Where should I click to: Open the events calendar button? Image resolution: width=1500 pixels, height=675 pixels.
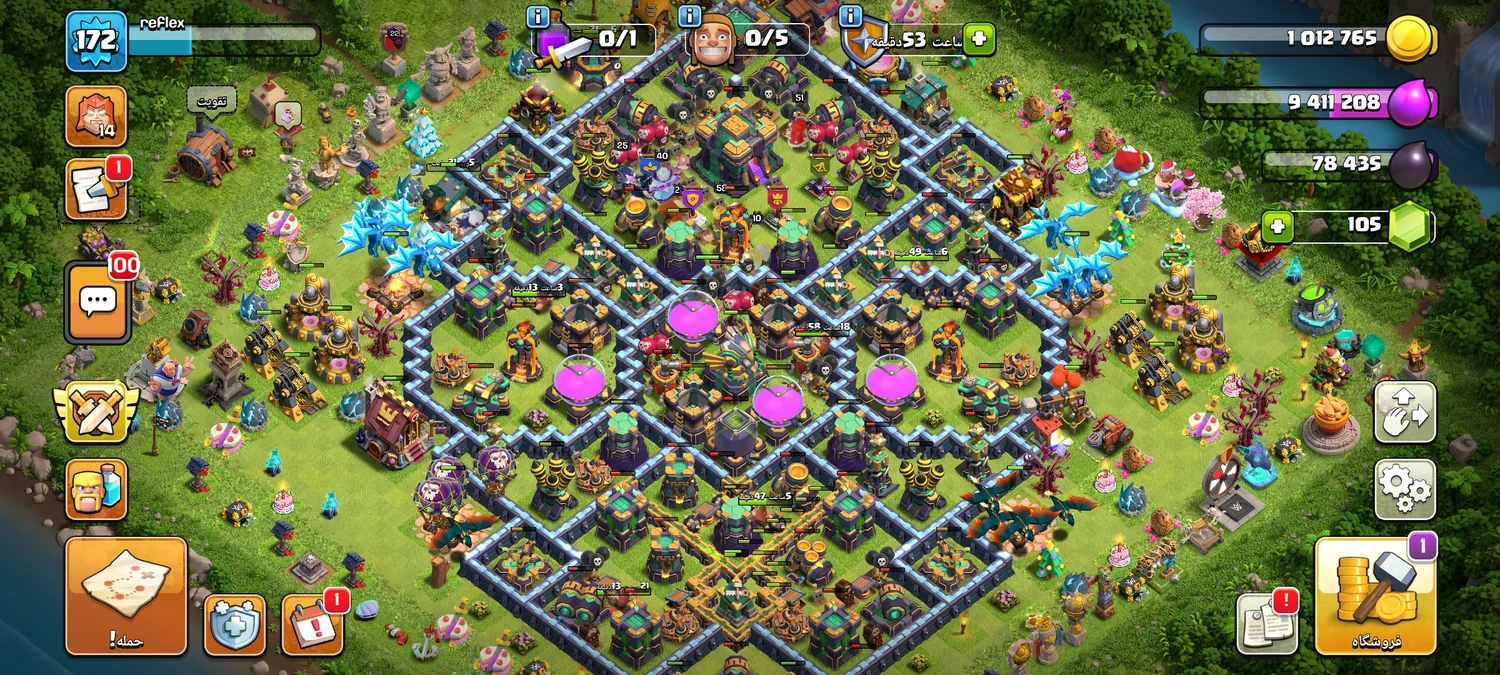click(312, 625)
